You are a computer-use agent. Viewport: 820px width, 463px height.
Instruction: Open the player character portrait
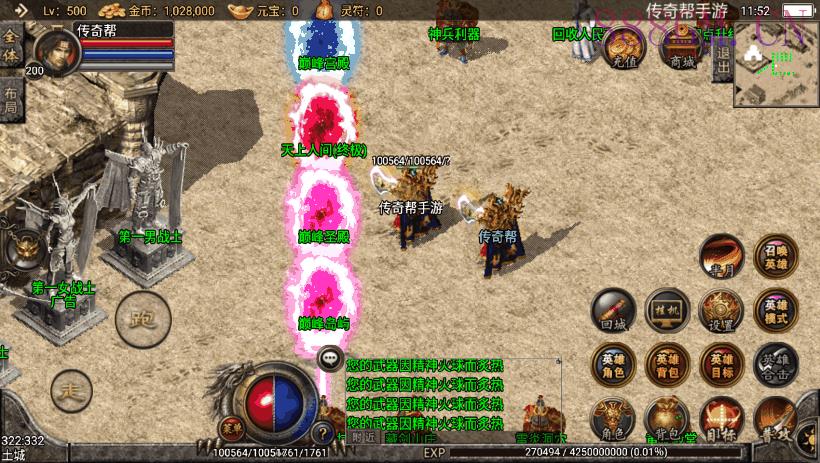(x=58, y=50)
